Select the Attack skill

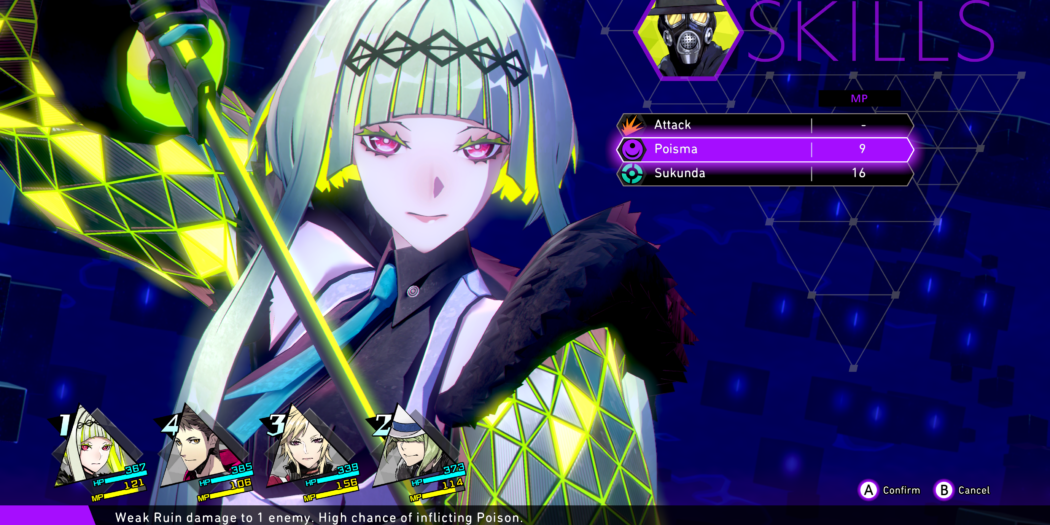click(764, 125)
